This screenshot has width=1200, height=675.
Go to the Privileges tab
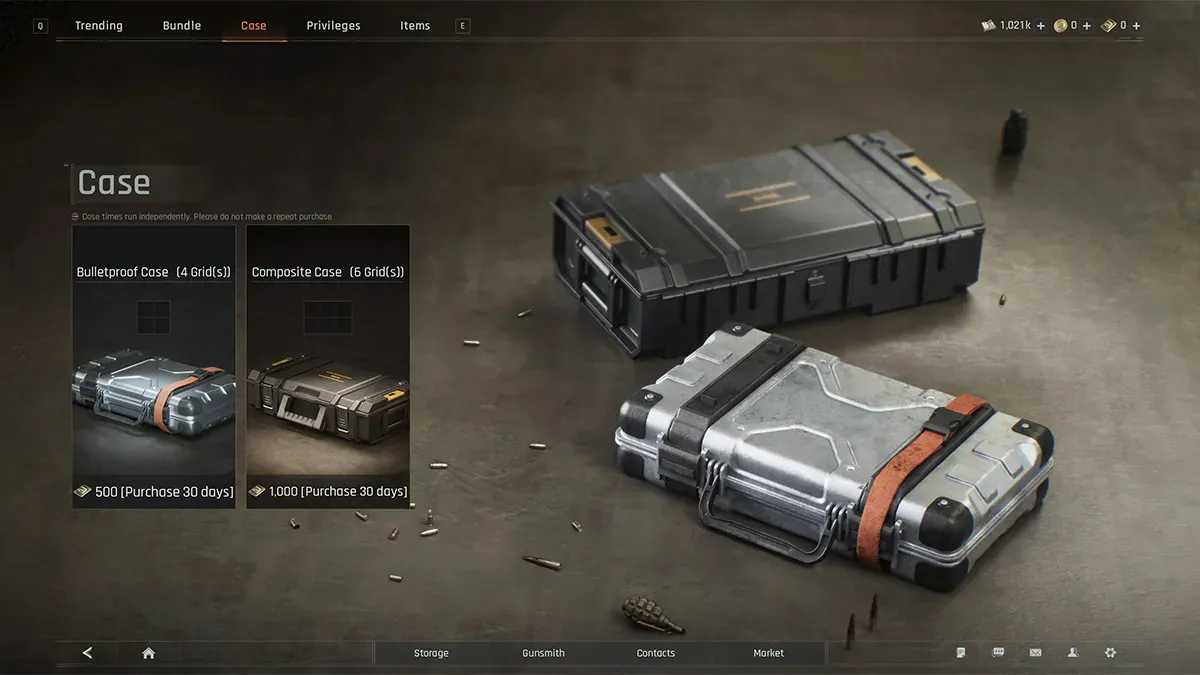(333, 26)
